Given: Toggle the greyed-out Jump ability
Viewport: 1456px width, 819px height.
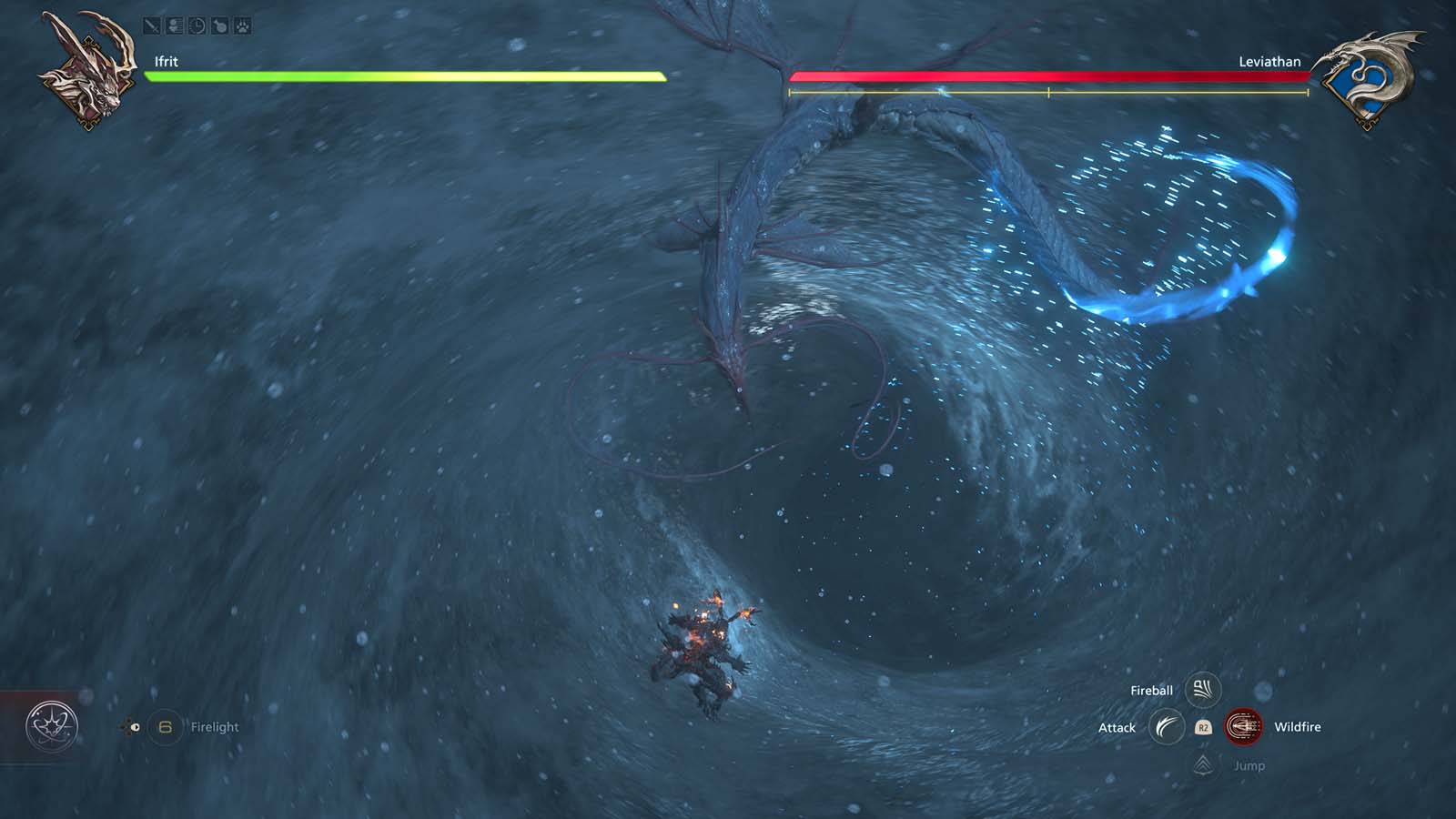Looking at the screenshot, I should [x=1249, y=765].
